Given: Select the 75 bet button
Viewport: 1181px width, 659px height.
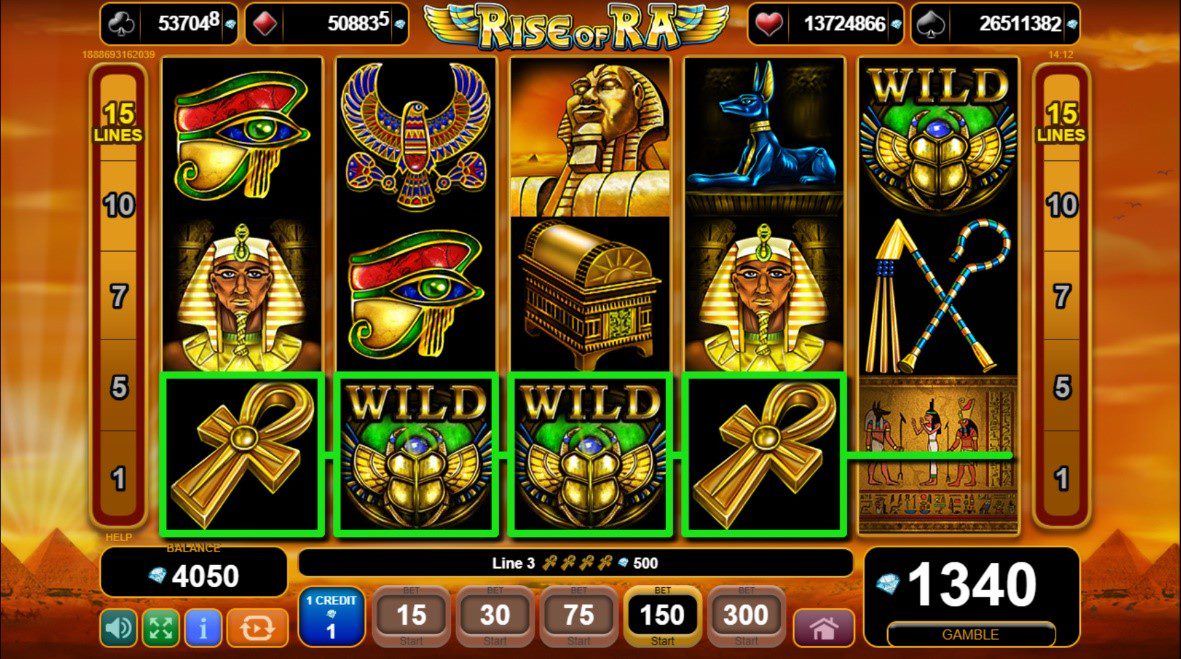Looking at the screenshot, I should coord(579,617).
